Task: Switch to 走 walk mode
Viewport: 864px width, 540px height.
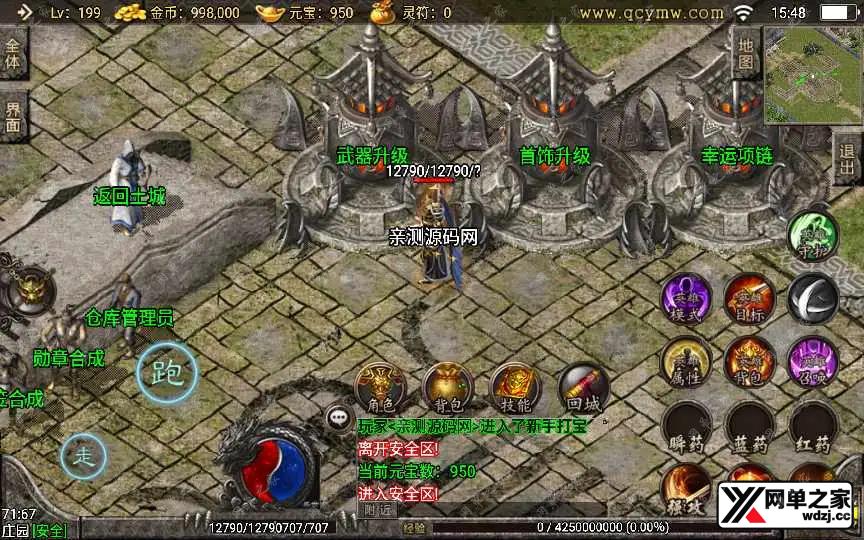Action: 84,457
